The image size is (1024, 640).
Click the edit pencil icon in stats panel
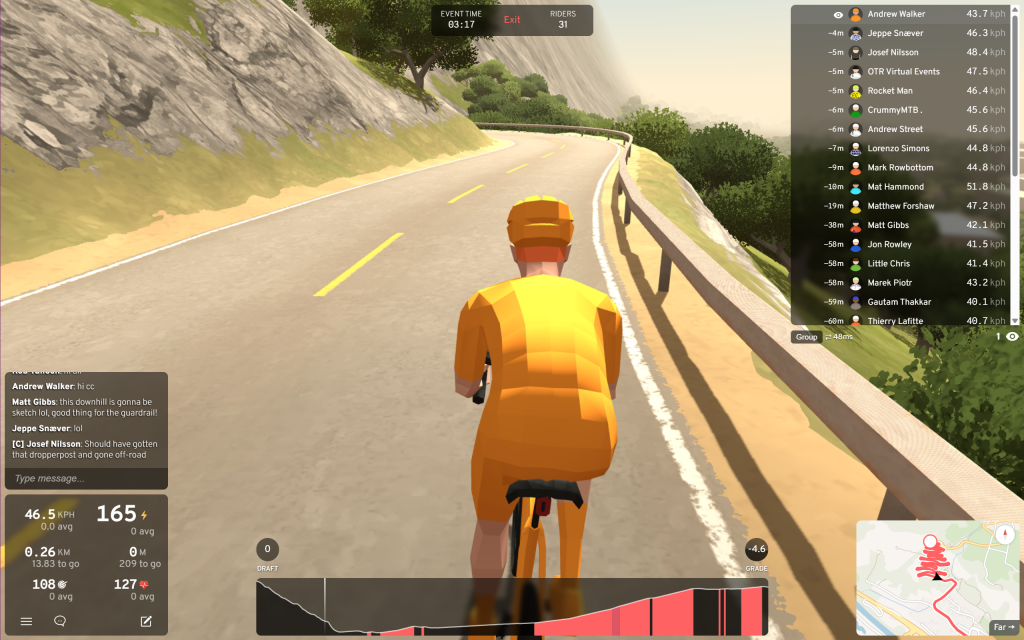pos(146,621)
